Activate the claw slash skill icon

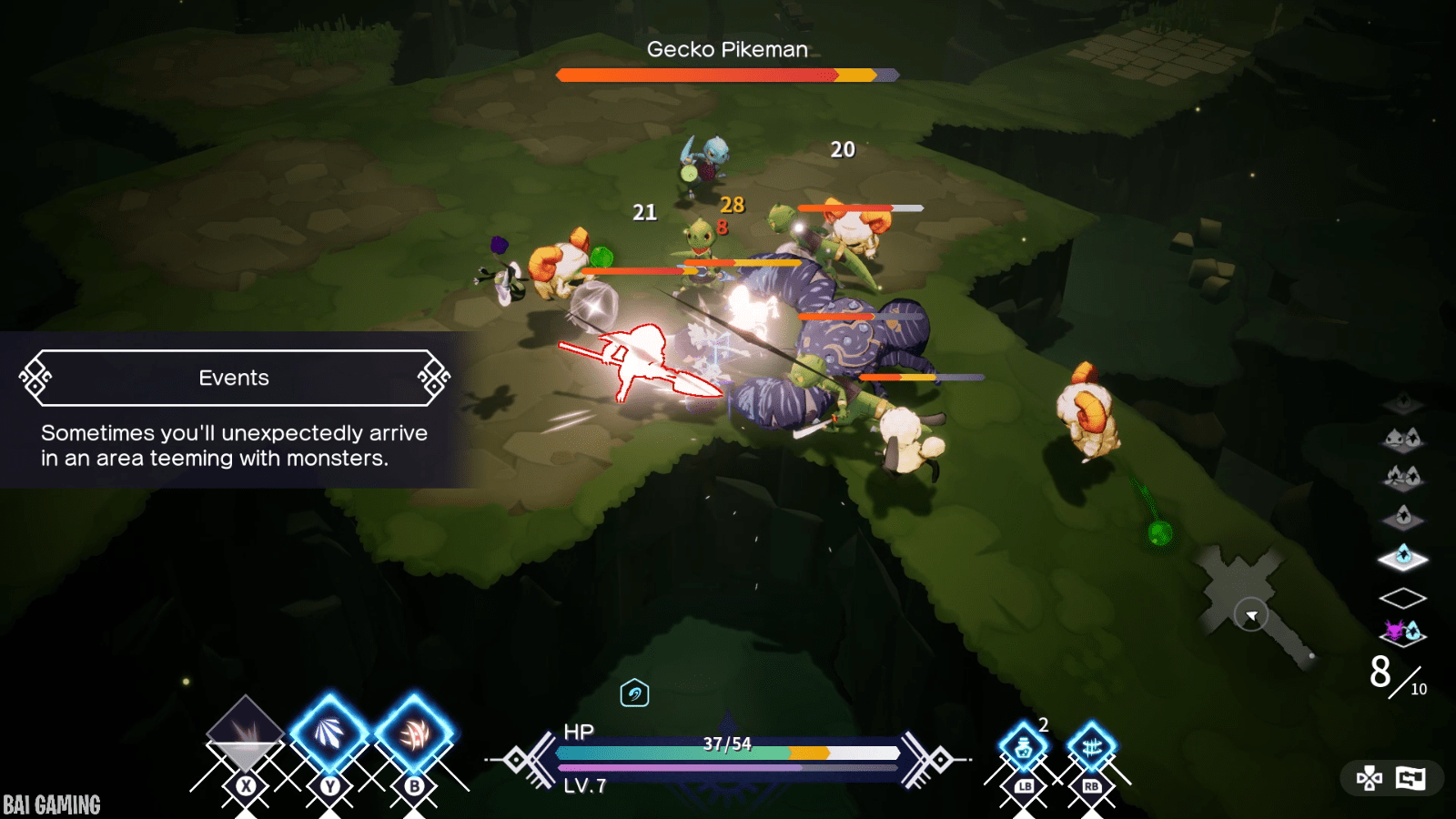coord(329,733)
